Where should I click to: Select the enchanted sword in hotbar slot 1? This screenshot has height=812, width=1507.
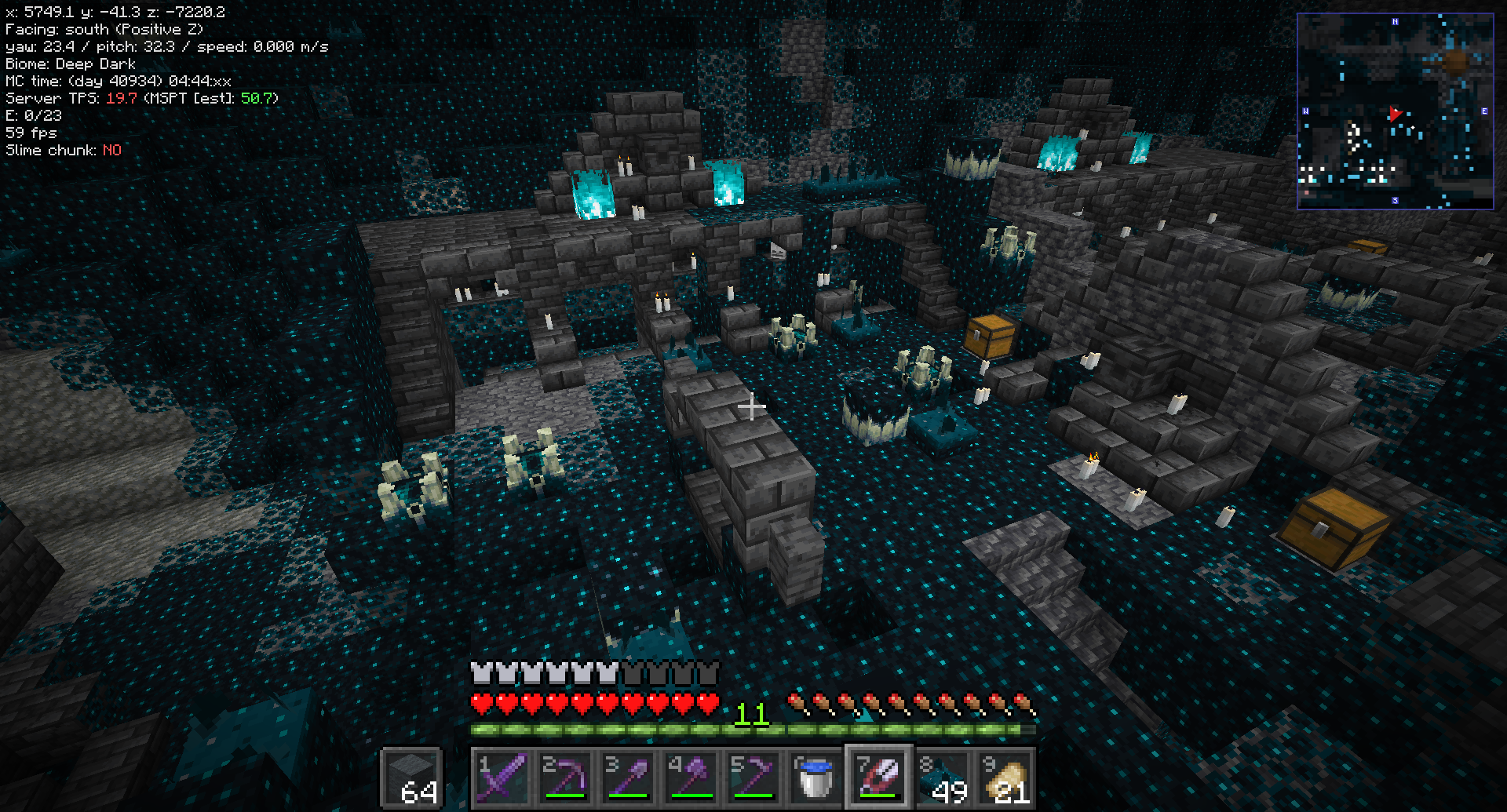pyautogui.click(x=502, y=777)
